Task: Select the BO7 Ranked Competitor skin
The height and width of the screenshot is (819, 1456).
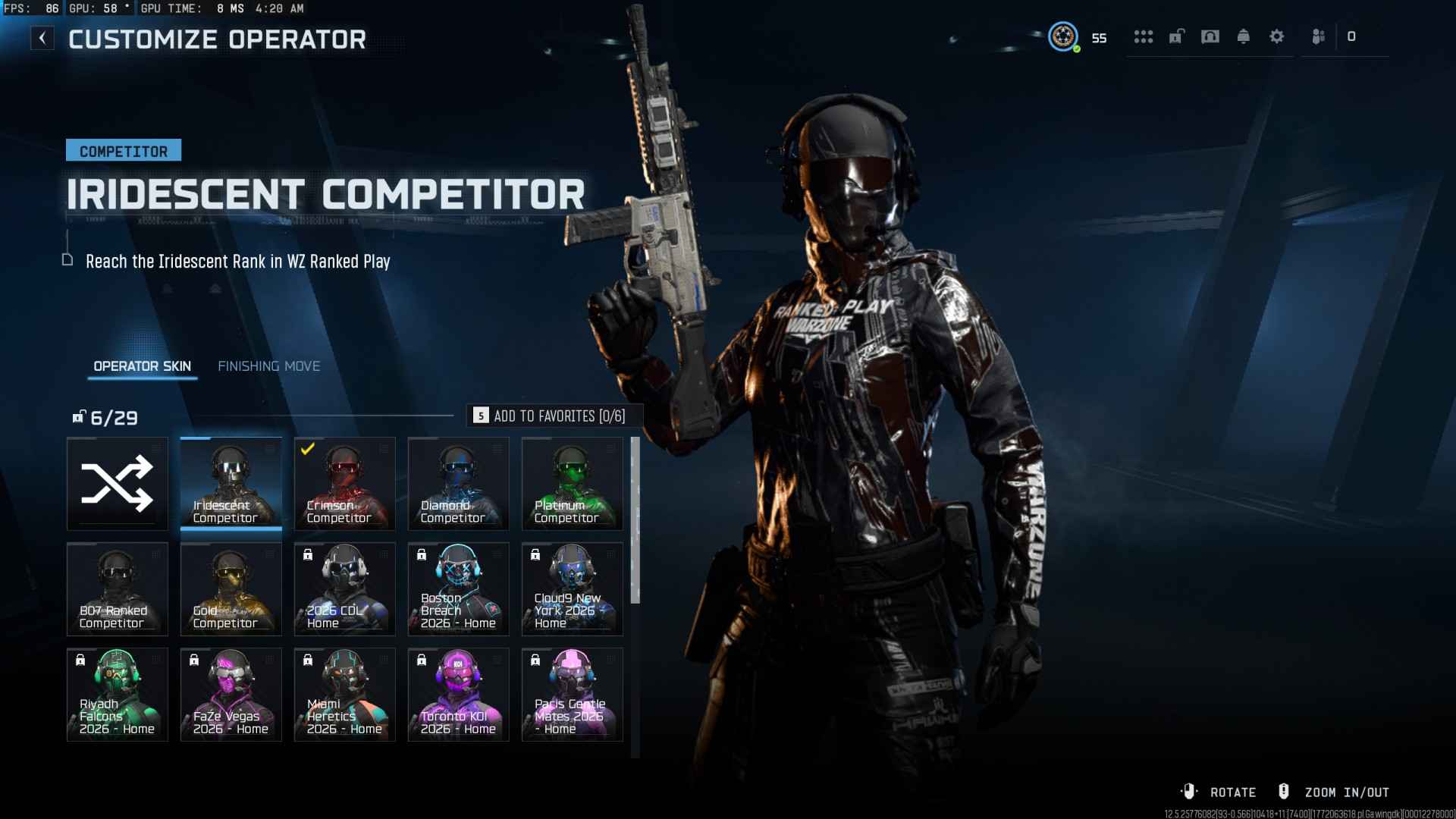Action: pyautogui.click(x=118, y=589)
